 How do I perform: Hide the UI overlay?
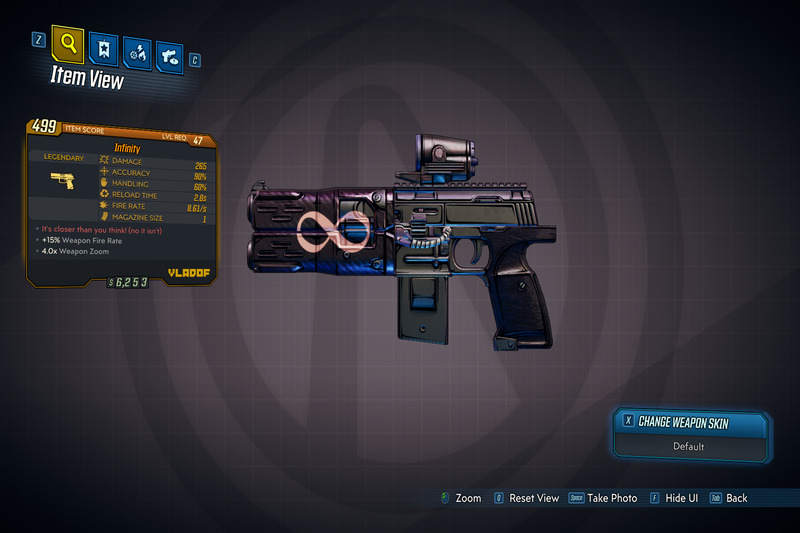[676, 498]
